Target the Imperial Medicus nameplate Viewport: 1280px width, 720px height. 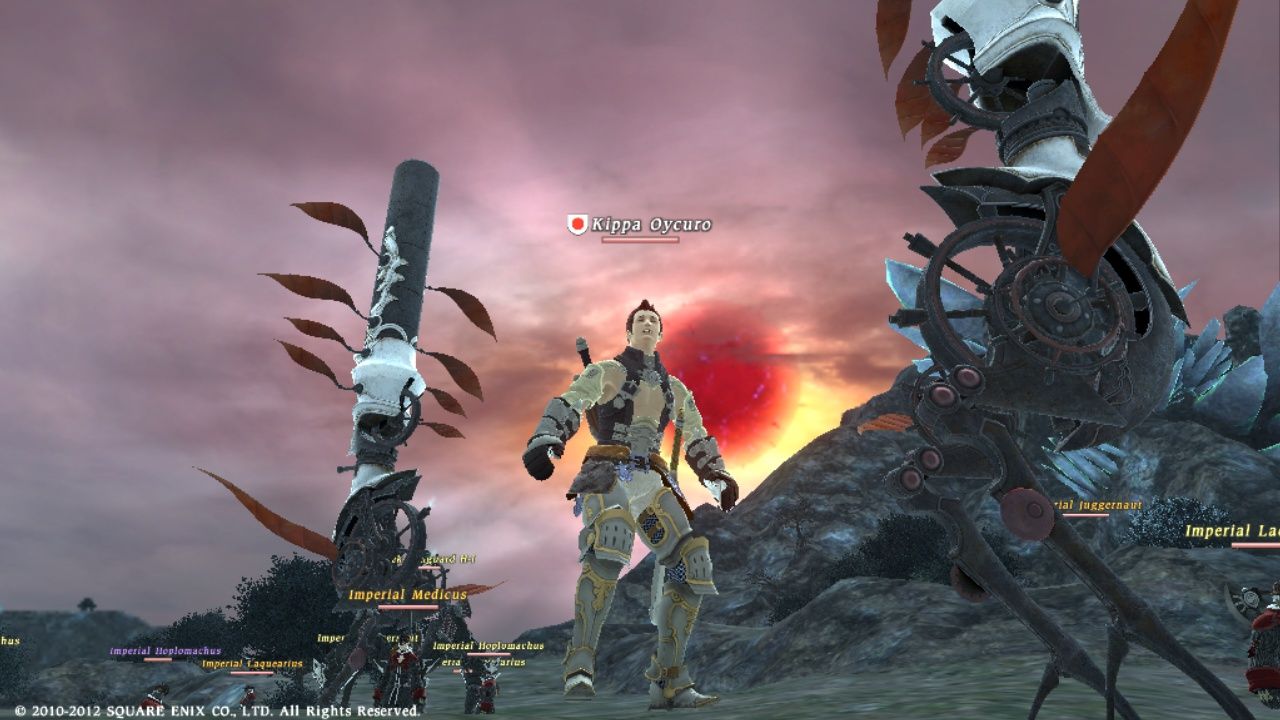pos(407,595)
